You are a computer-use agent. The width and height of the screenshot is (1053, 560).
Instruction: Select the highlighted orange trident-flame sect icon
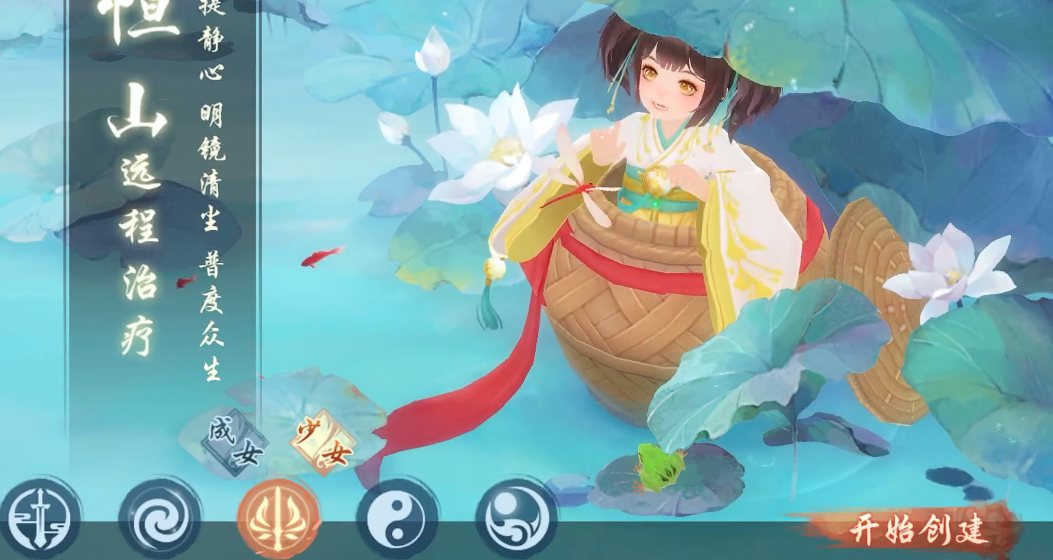point(278,518)
